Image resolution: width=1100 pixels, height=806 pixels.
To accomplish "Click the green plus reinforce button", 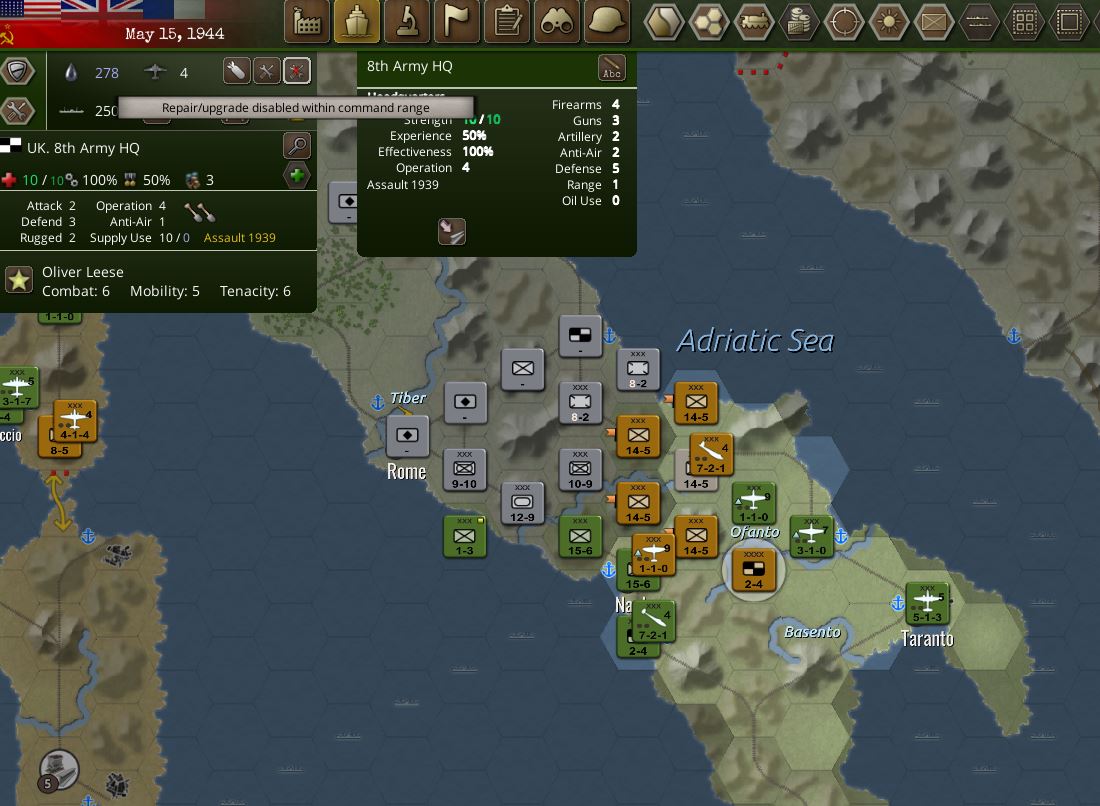I will (x=297, y=177).
